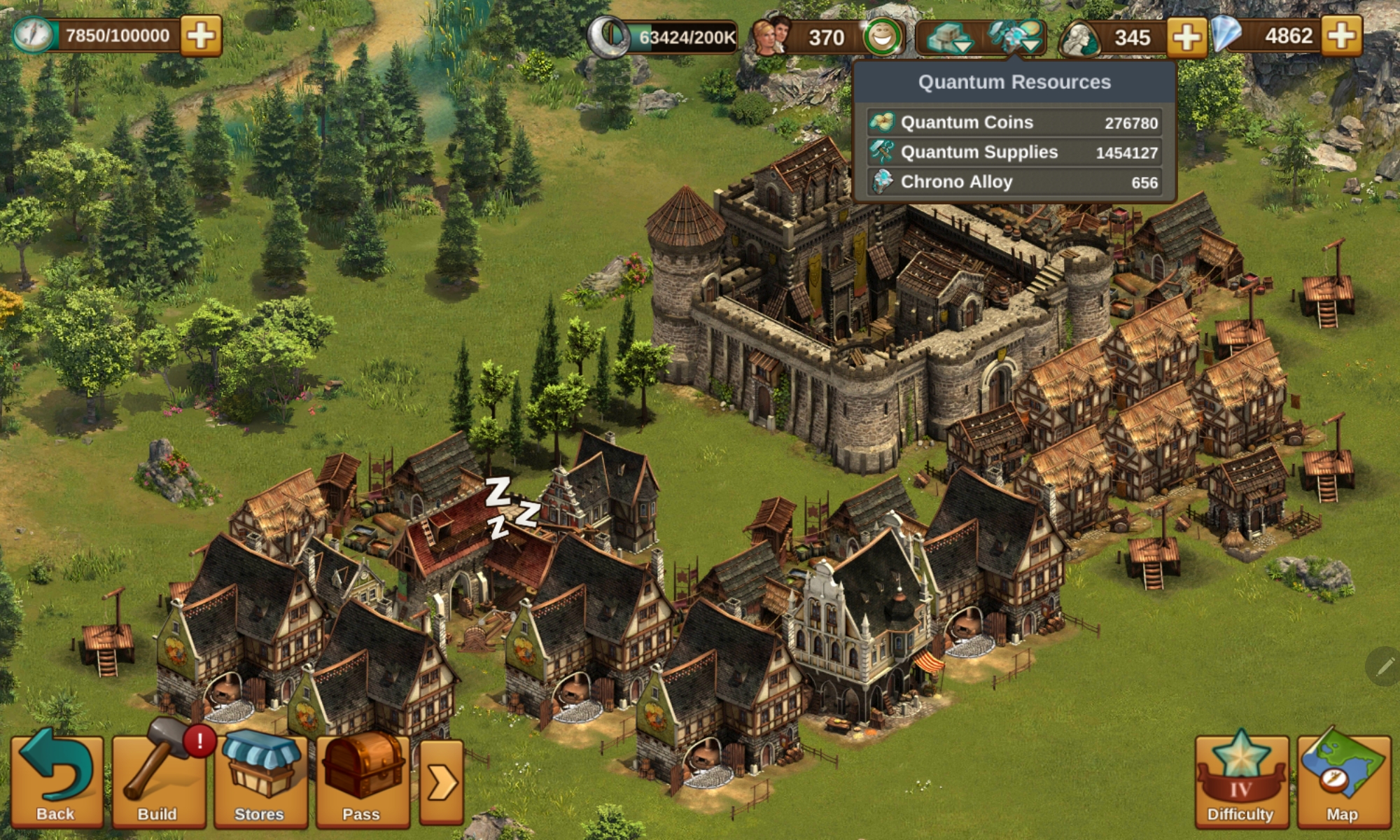Open the Map

(1343, 780)
